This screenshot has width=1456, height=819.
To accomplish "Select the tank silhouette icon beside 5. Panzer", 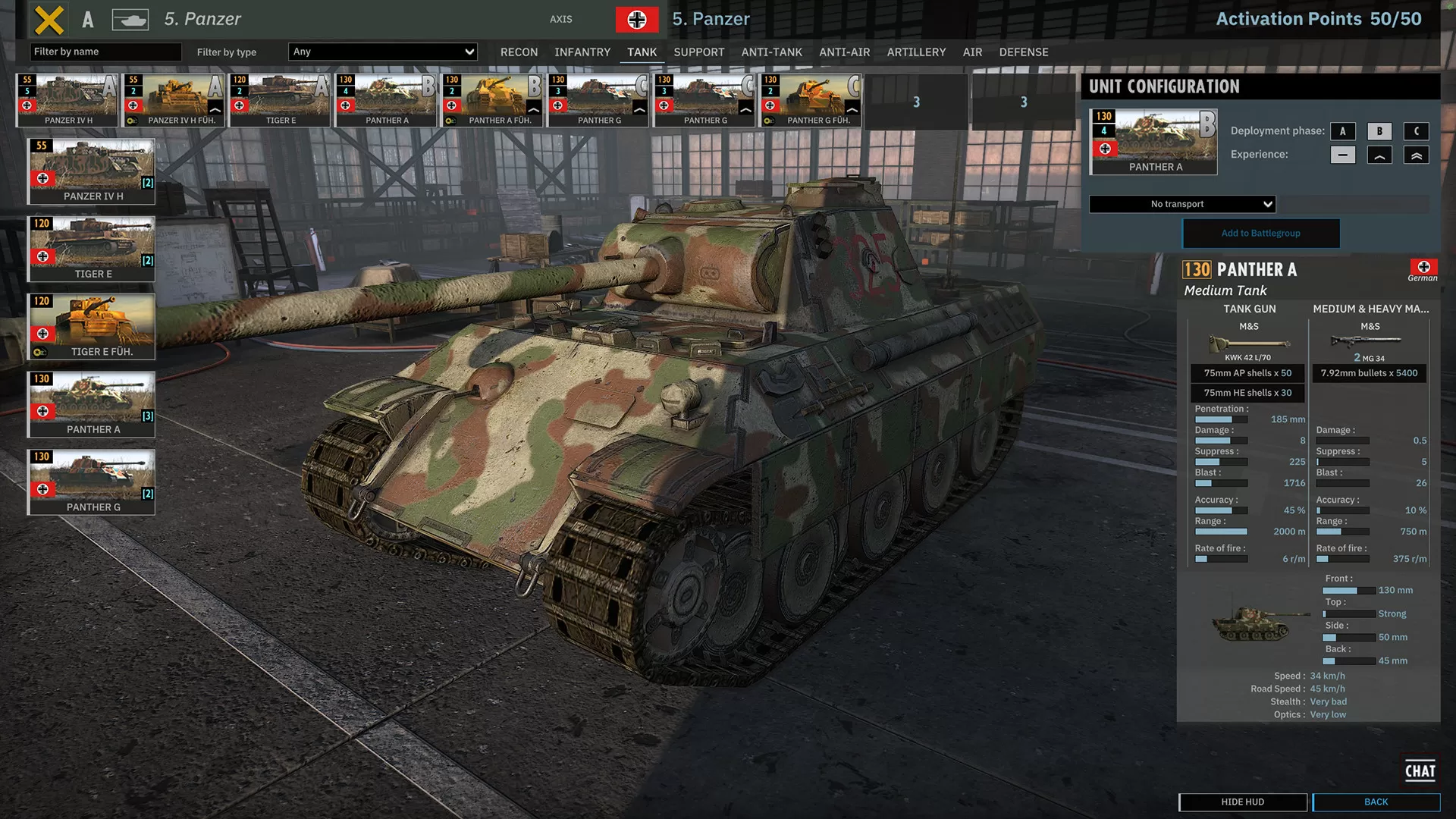I will click(x=130, y=19).
